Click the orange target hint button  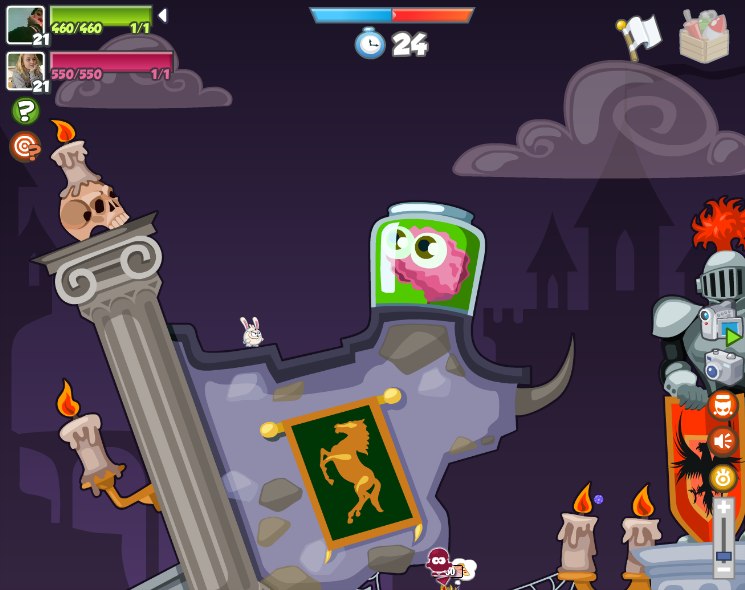coord(25,147)
